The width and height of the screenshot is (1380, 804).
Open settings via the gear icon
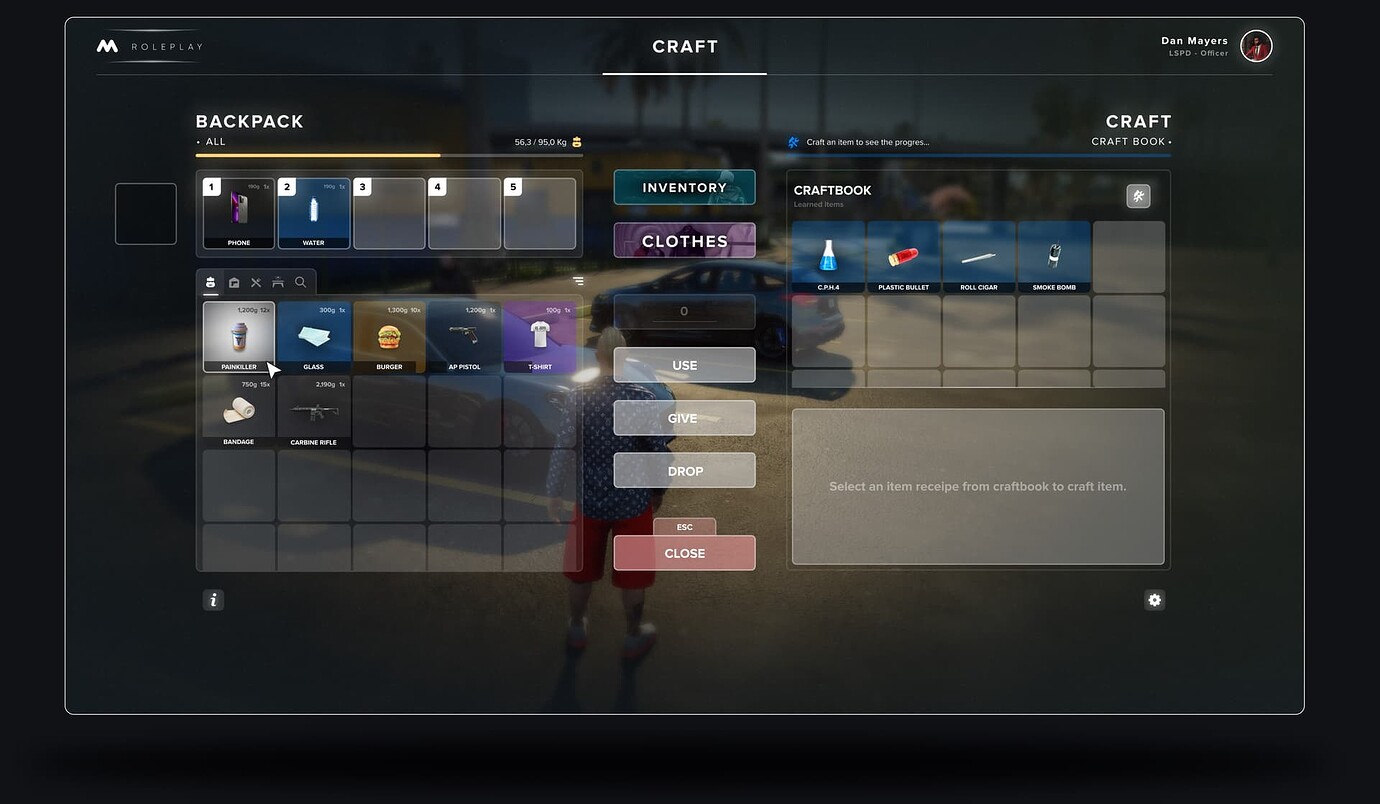coord(1154,599)
